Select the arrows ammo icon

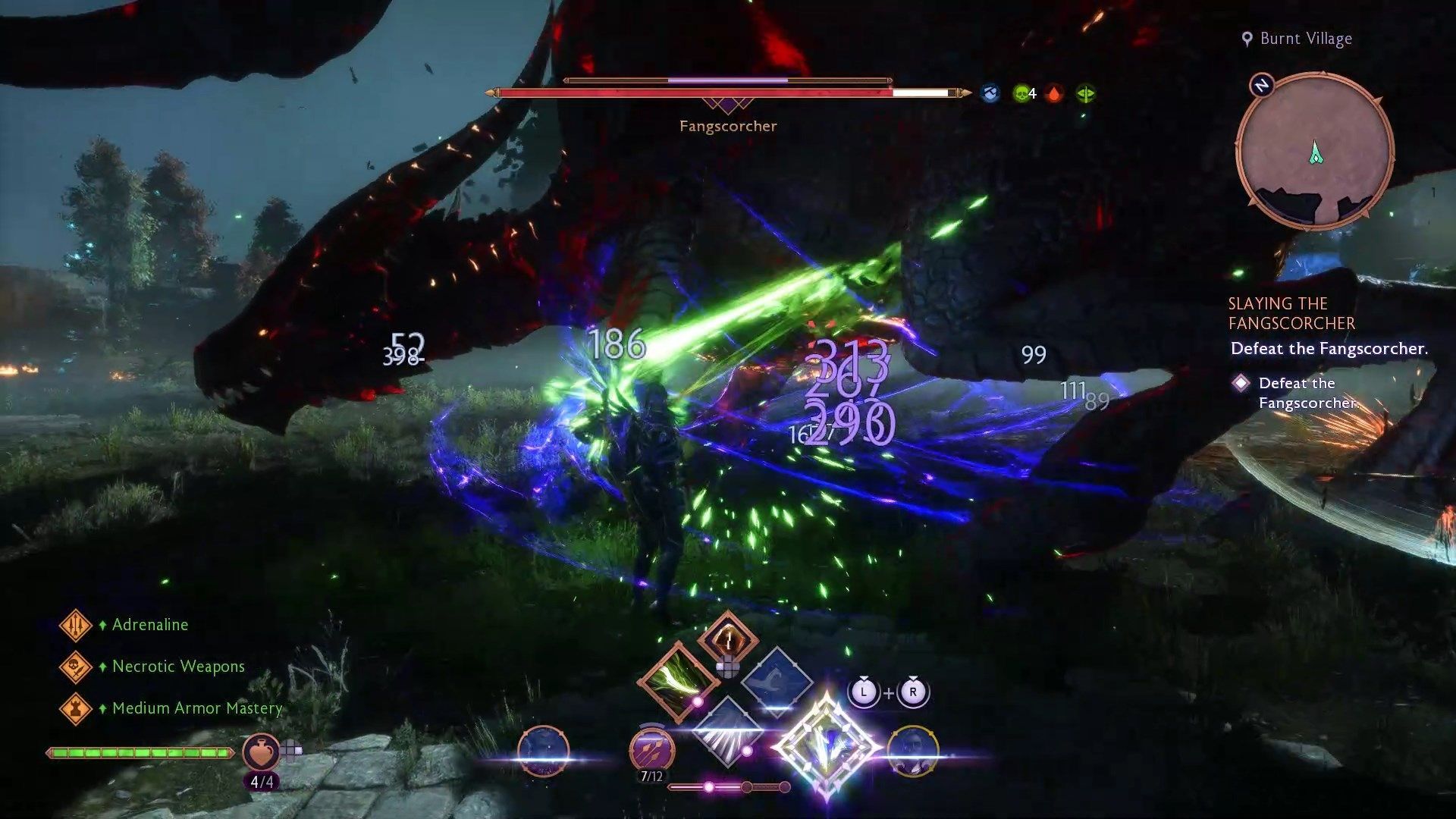pyautogui.click(x=651, y=749)
